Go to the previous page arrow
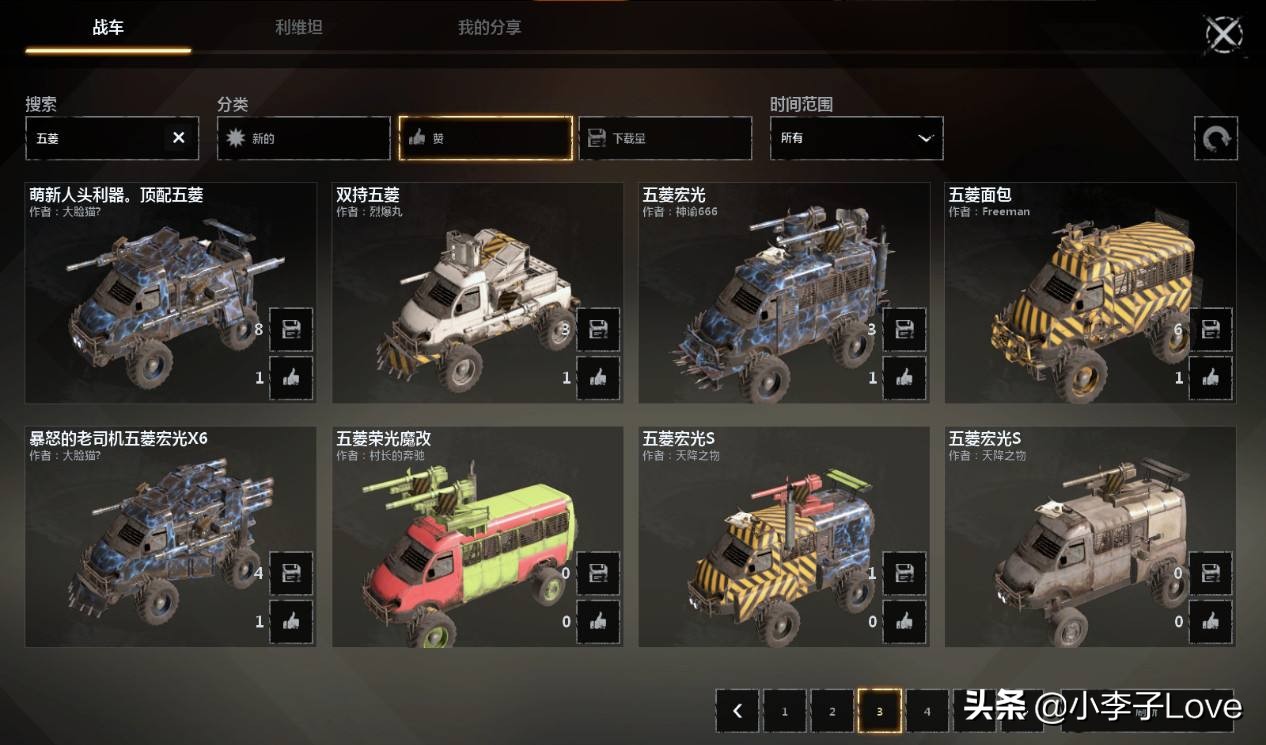 737,711
